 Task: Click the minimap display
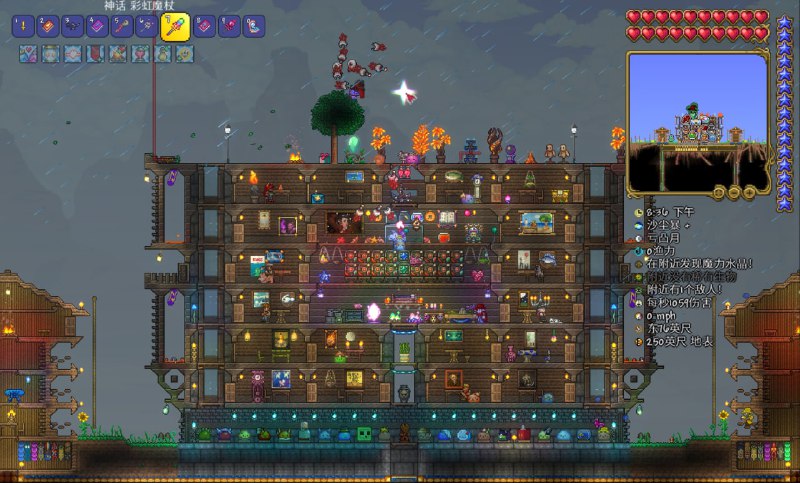697,116
